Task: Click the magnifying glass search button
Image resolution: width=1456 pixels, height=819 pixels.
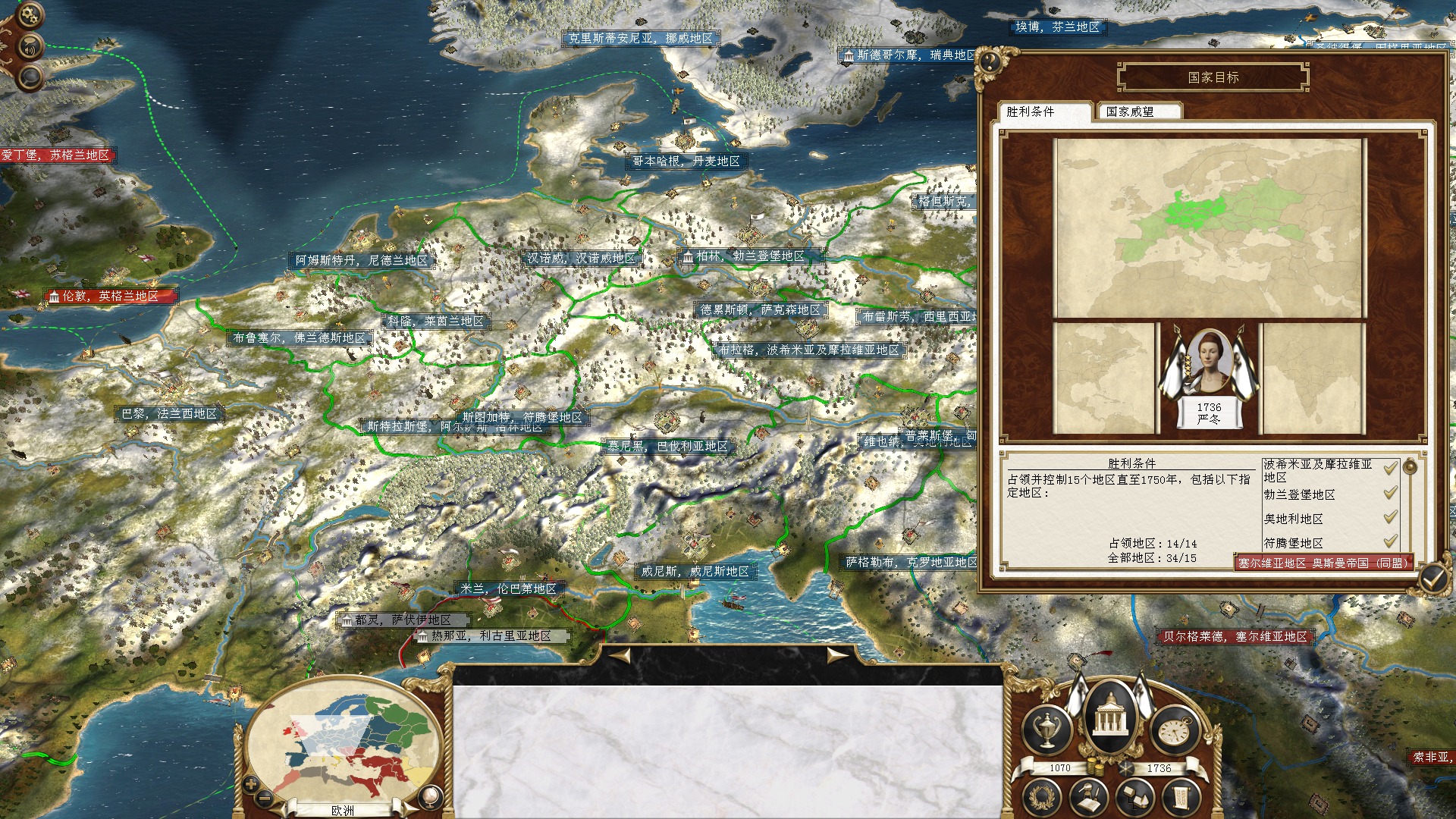Action: point(30,76)
